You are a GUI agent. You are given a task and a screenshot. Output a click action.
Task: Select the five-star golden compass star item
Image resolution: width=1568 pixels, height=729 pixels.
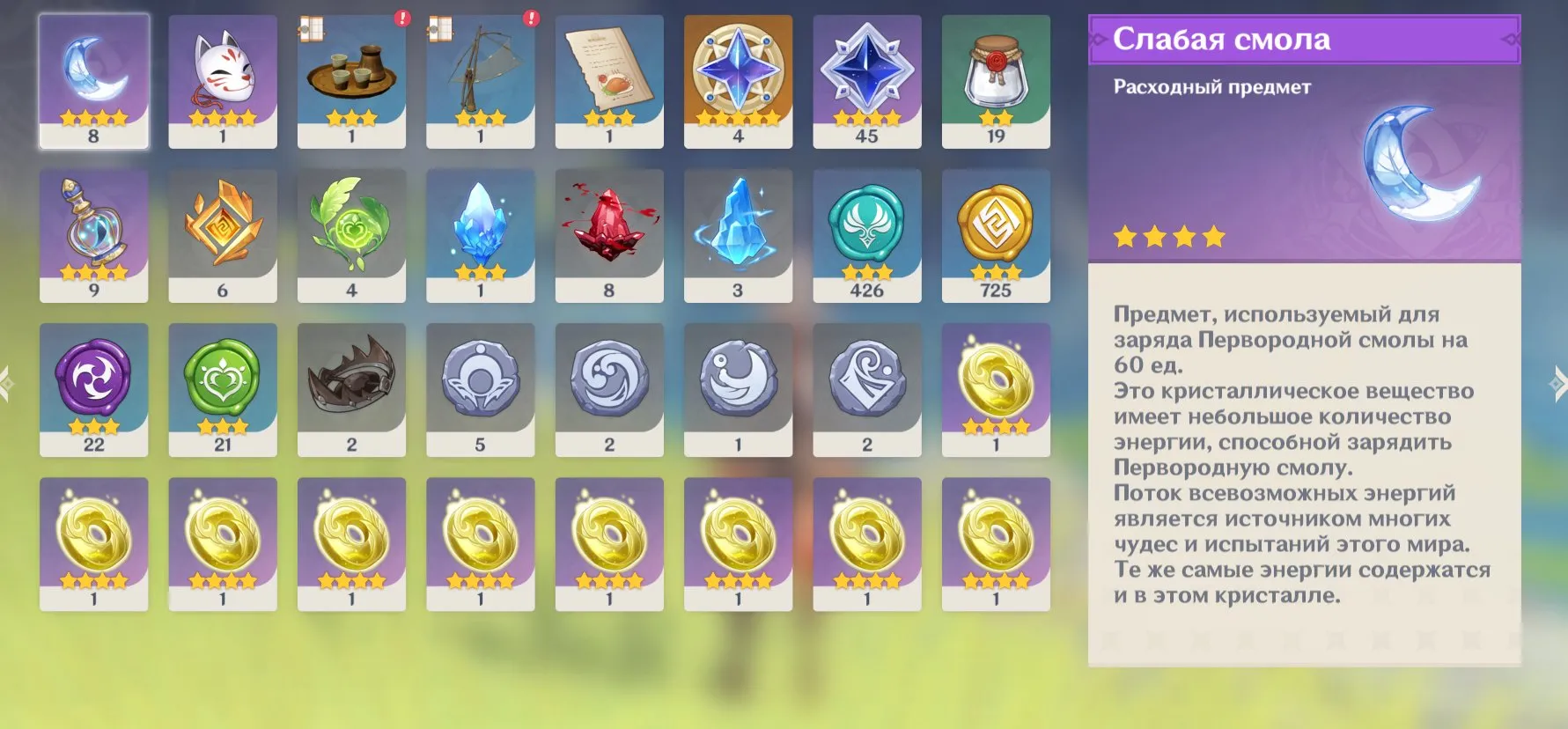(738, 80)
